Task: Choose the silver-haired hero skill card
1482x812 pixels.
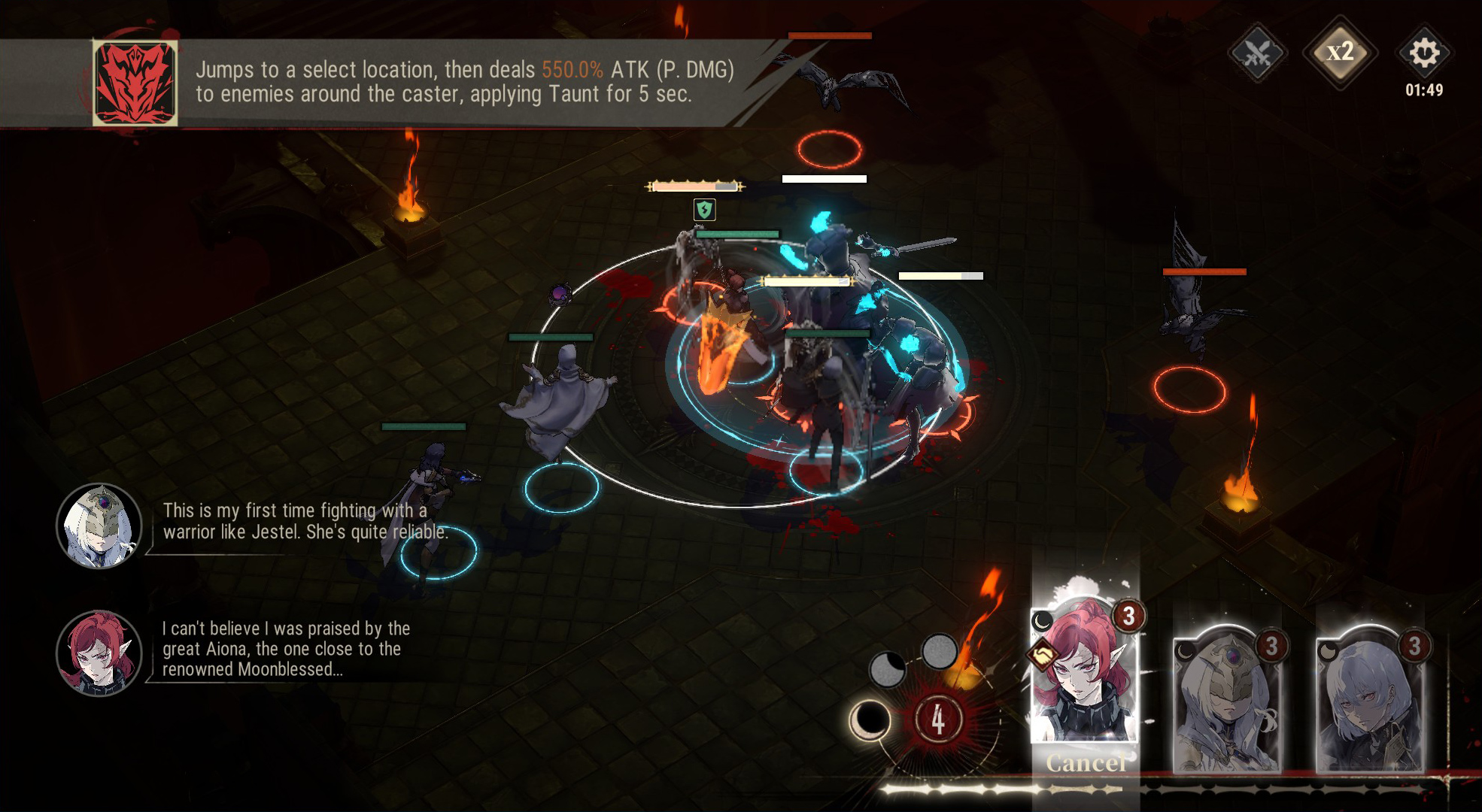Action: pos(1369,699)
